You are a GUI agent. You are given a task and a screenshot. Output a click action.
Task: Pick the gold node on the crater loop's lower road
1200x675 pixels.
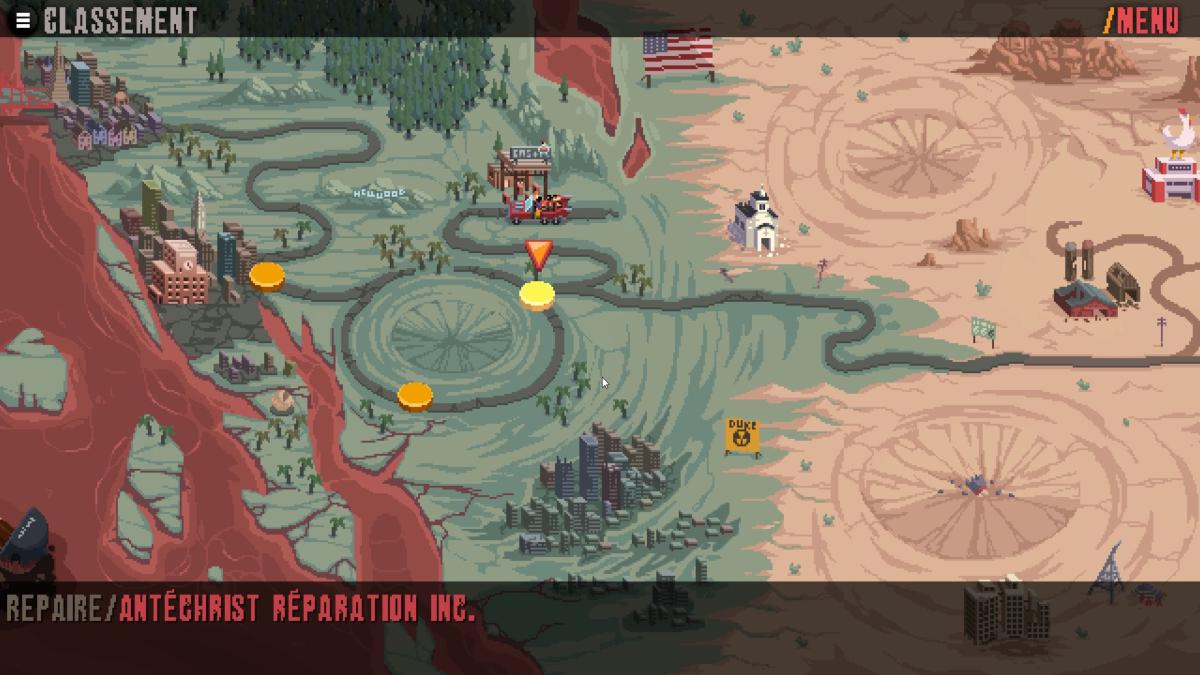415,396
